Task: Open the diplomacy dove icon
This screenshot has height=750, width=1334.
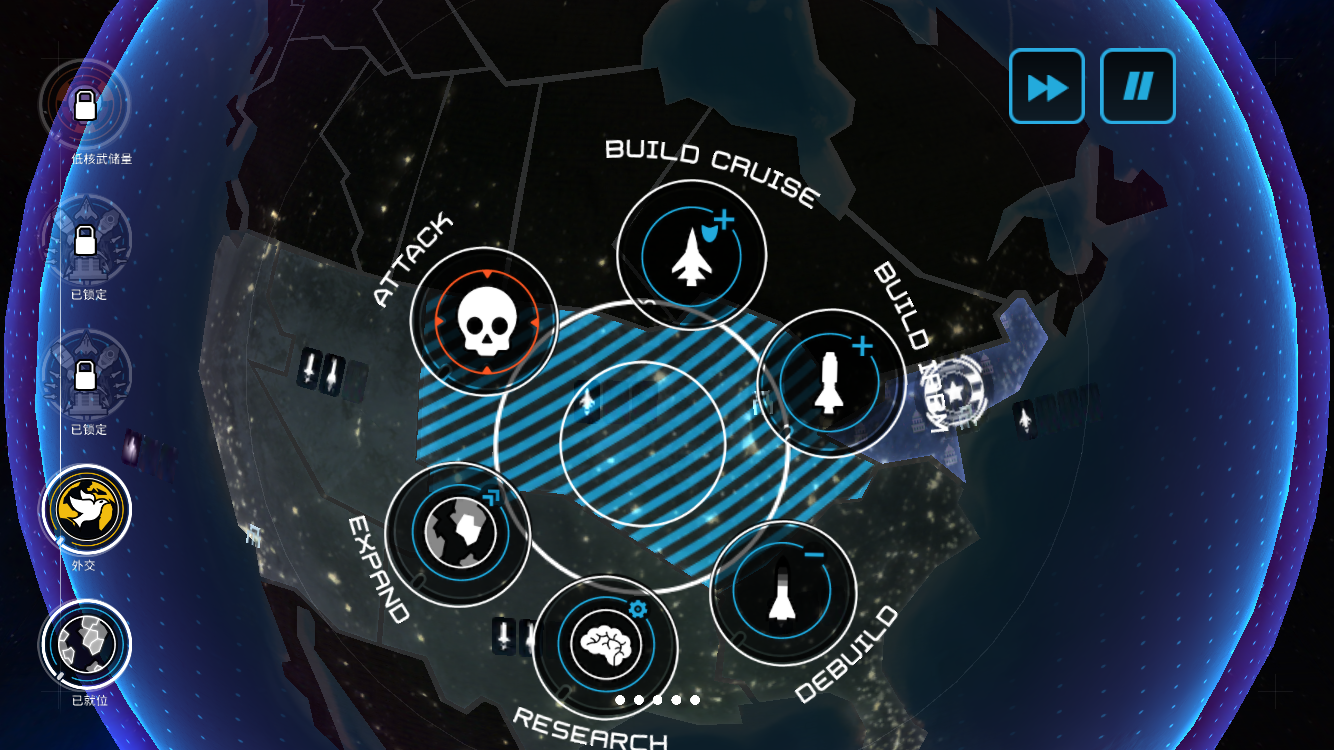Action: (87, 509)
